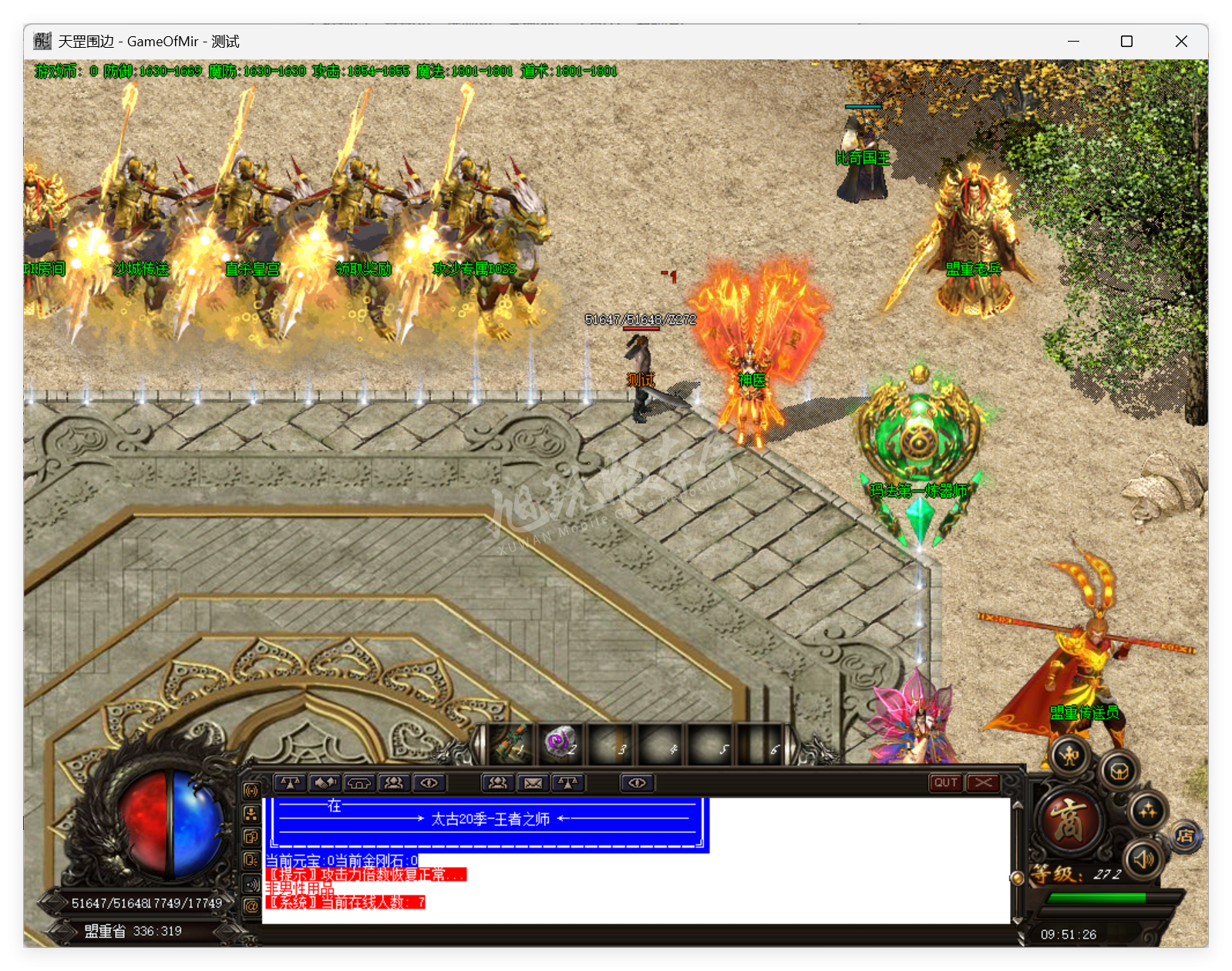Maximize the game window

(x=1126, y=42)
